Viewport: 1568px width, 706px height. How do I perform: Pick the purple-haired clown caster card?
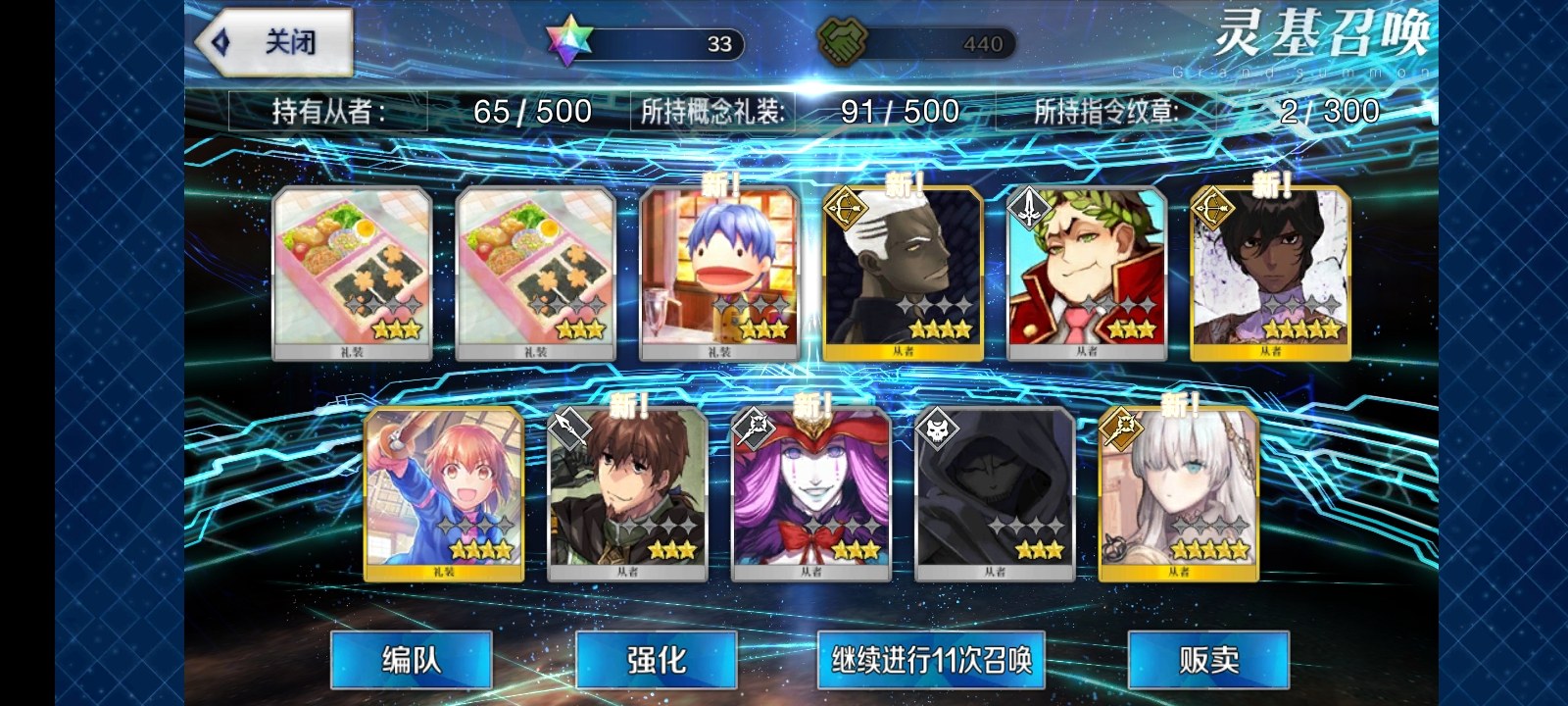point(811,495)
